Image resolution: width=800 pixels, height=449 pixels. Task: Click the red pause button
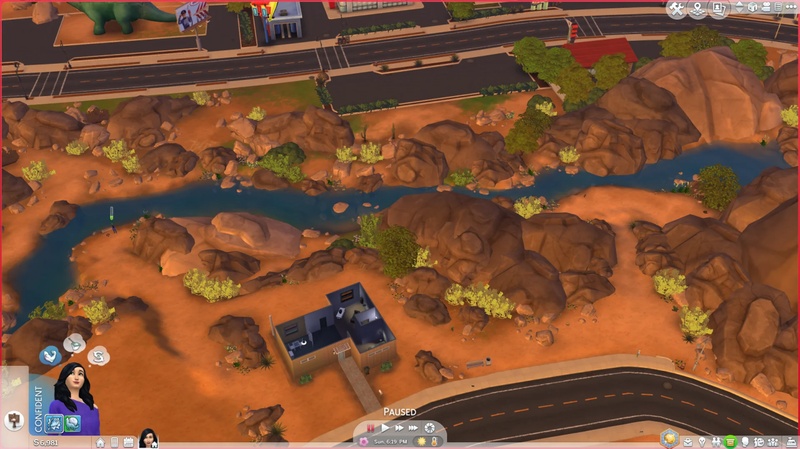pos(370,427)
